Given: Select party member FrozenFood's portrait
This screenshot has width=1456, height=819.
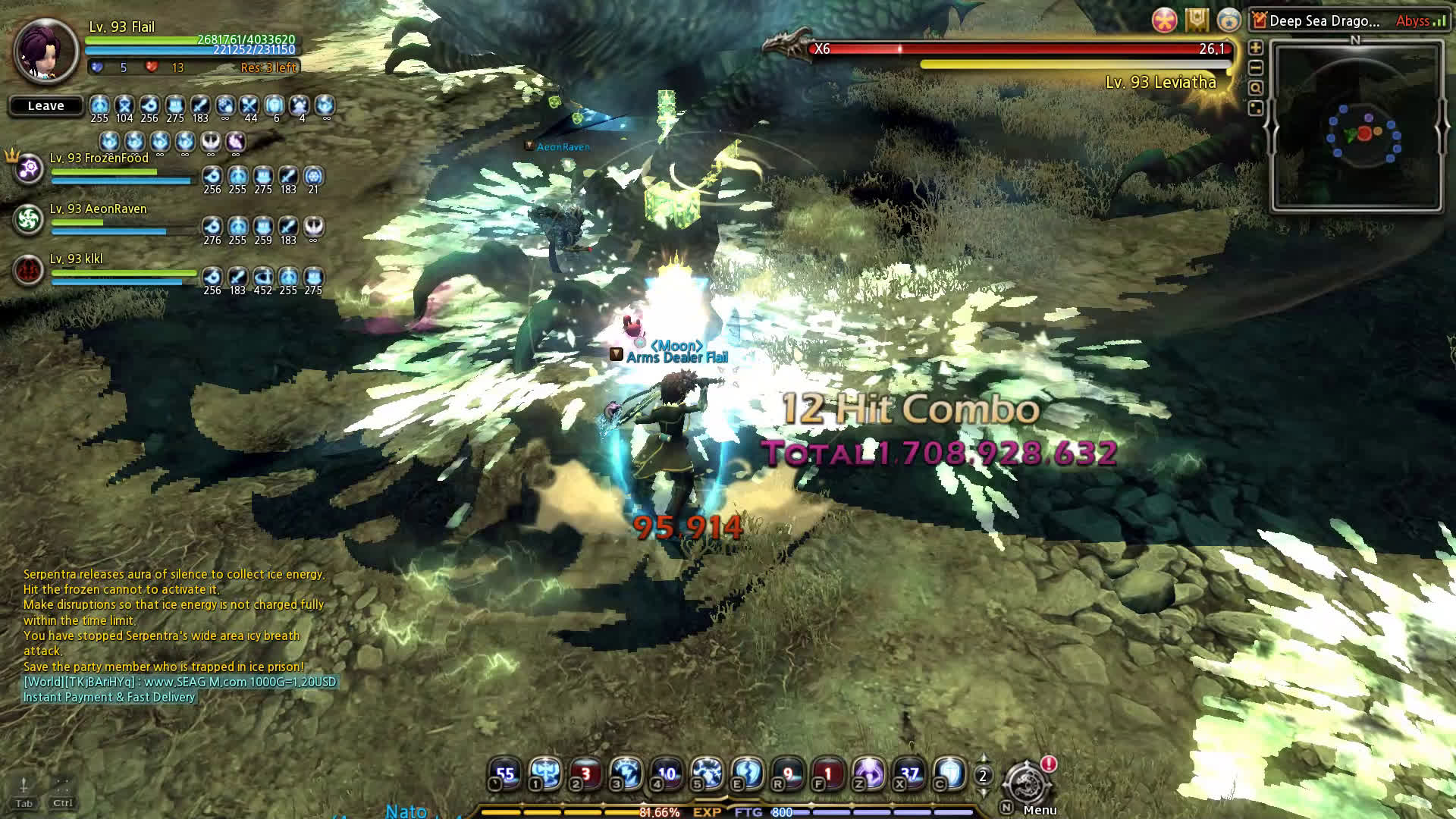Looking at the screenshot, I should coord(29,169).
